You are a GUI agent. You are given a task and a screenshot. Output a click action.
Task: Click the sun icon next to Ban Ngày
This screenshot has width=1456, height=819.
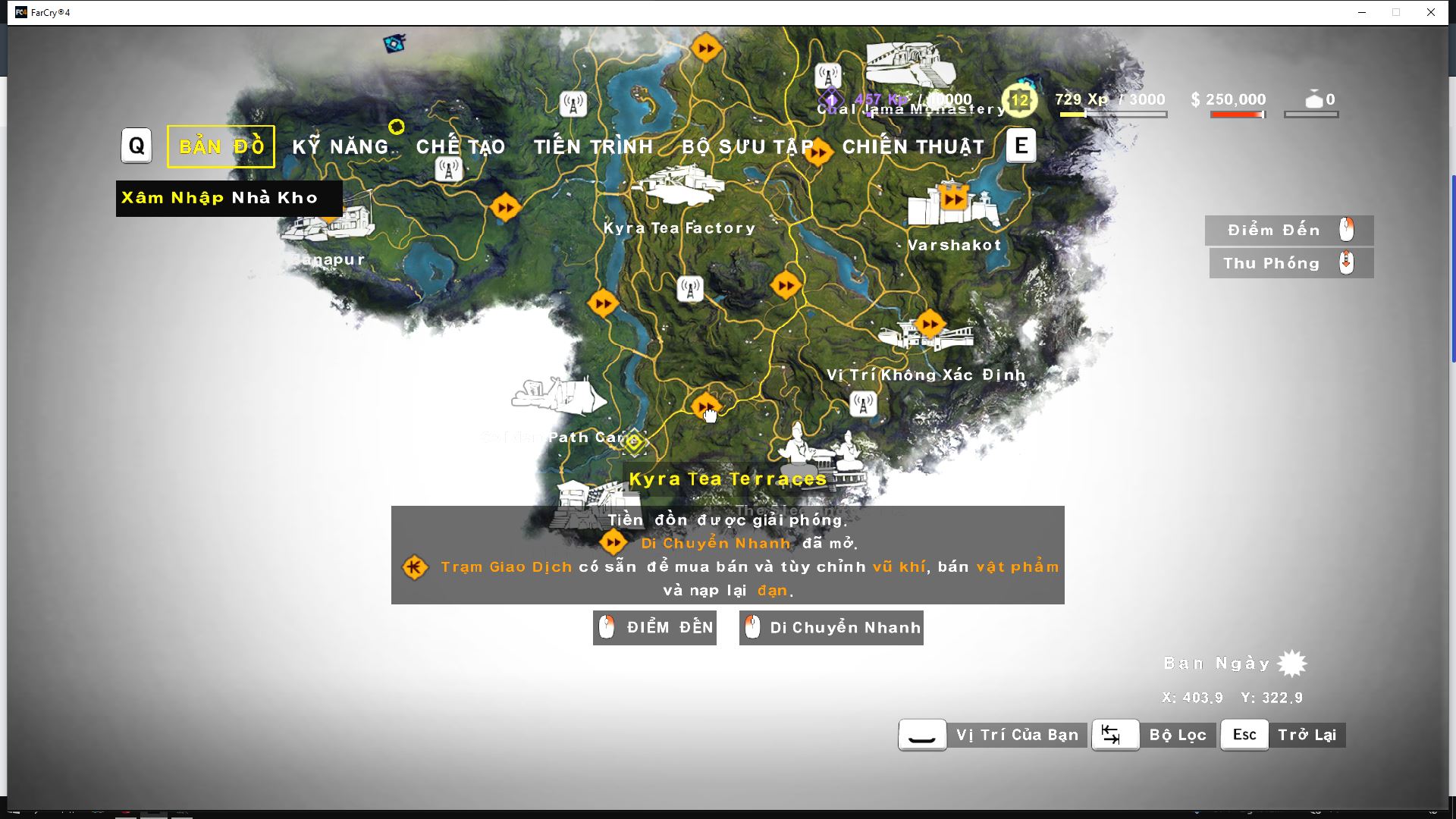point(1293,662)
